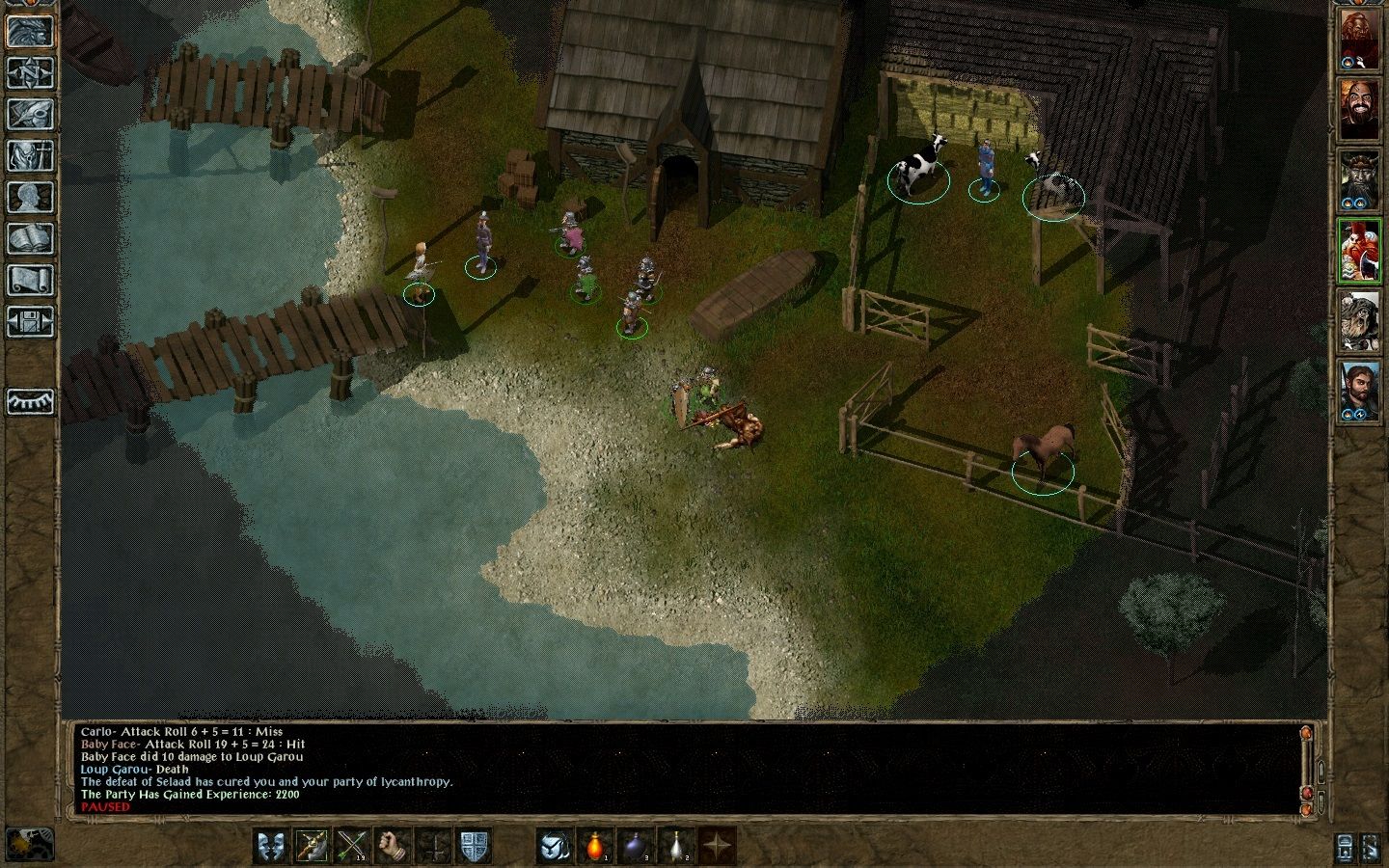Open the party inventory screen
This screenshot has width=1389, height=868.
pos(30,155)
